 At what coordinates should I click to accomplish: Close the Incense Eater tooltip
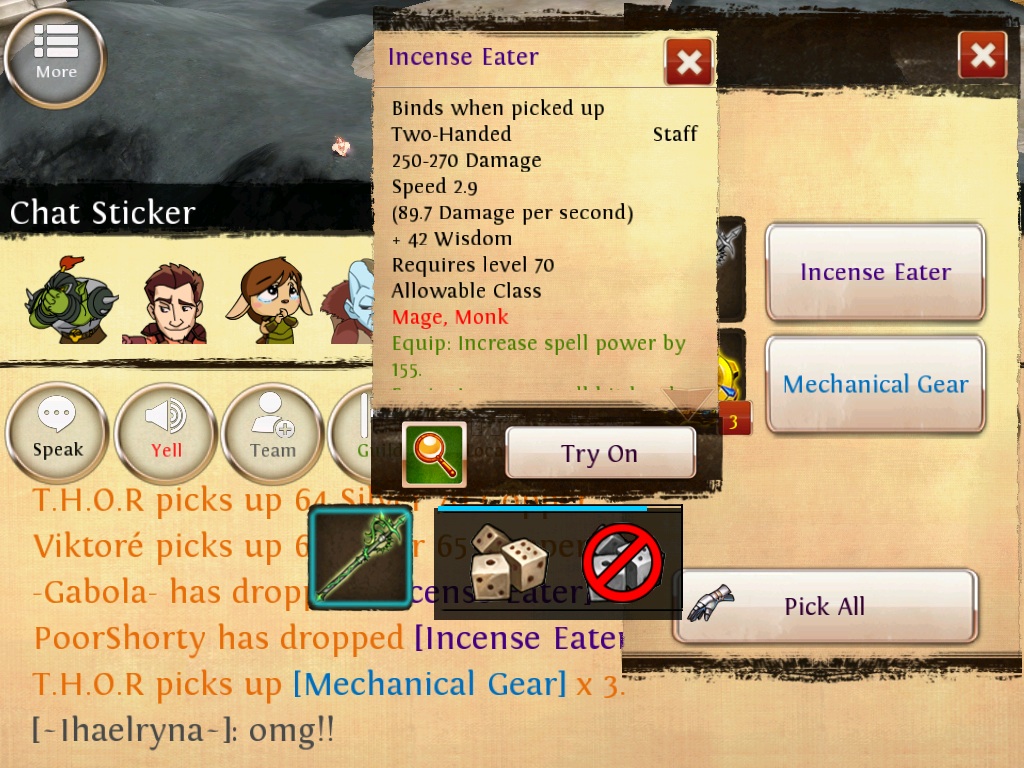pyautogui.click(x=689, y=62)
